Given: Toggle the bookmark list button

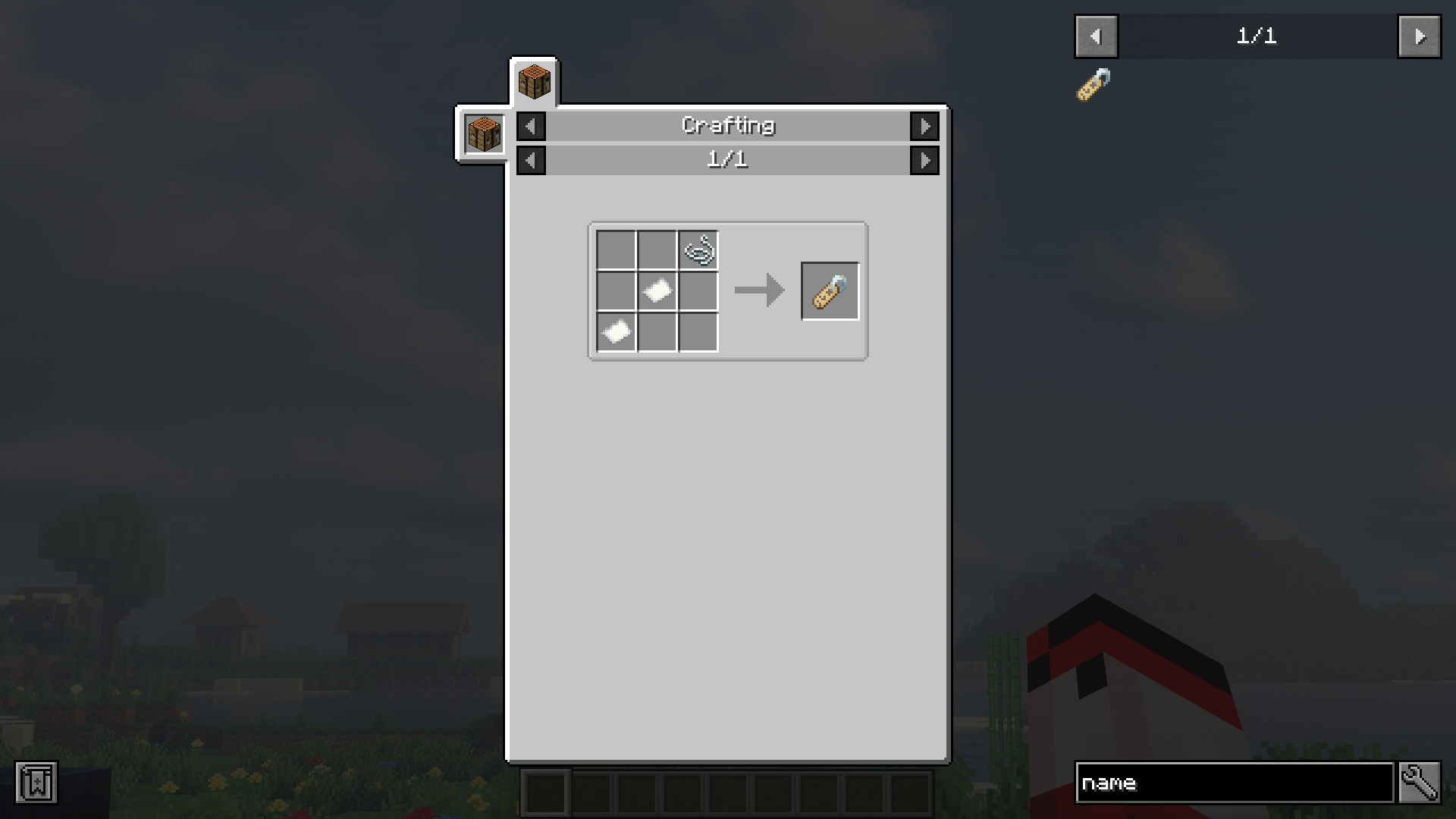Looking at the screenshot, I should 36,783.
